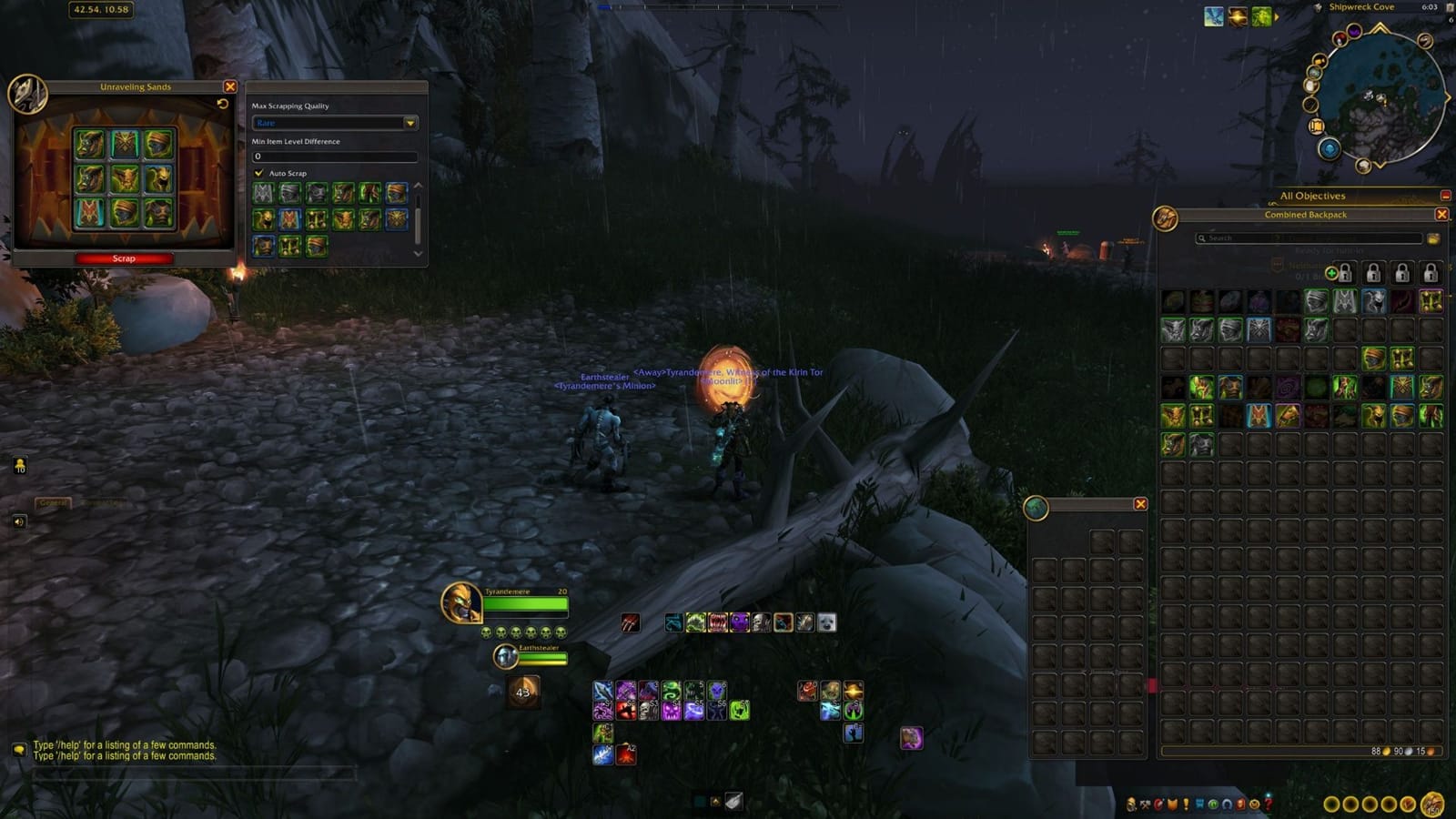The height and width of the screenshot is (819, 1456).
Task: Unlock the first locked bag slot icon
Action: [1345, 272]
